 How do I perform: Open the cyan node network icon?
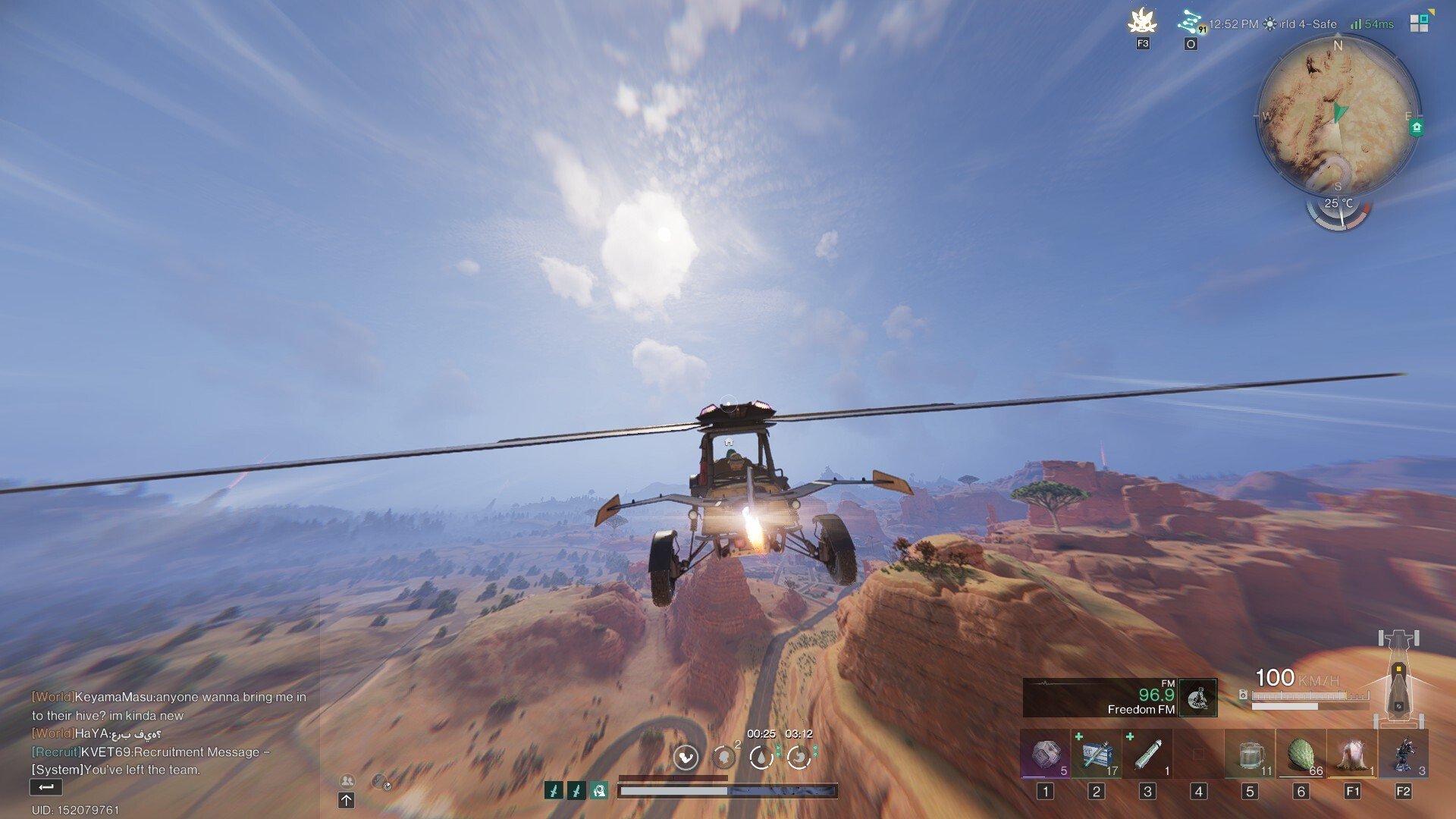[1190, 22]
